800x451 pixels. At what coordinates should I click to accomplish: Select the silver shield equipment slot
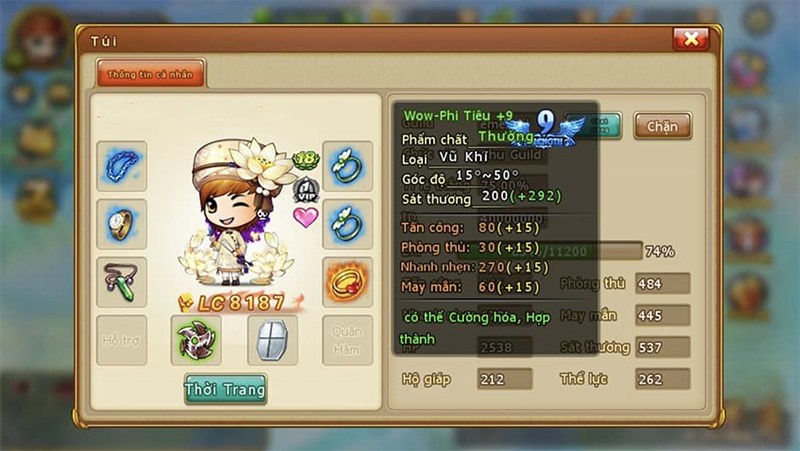coord(272,340)
